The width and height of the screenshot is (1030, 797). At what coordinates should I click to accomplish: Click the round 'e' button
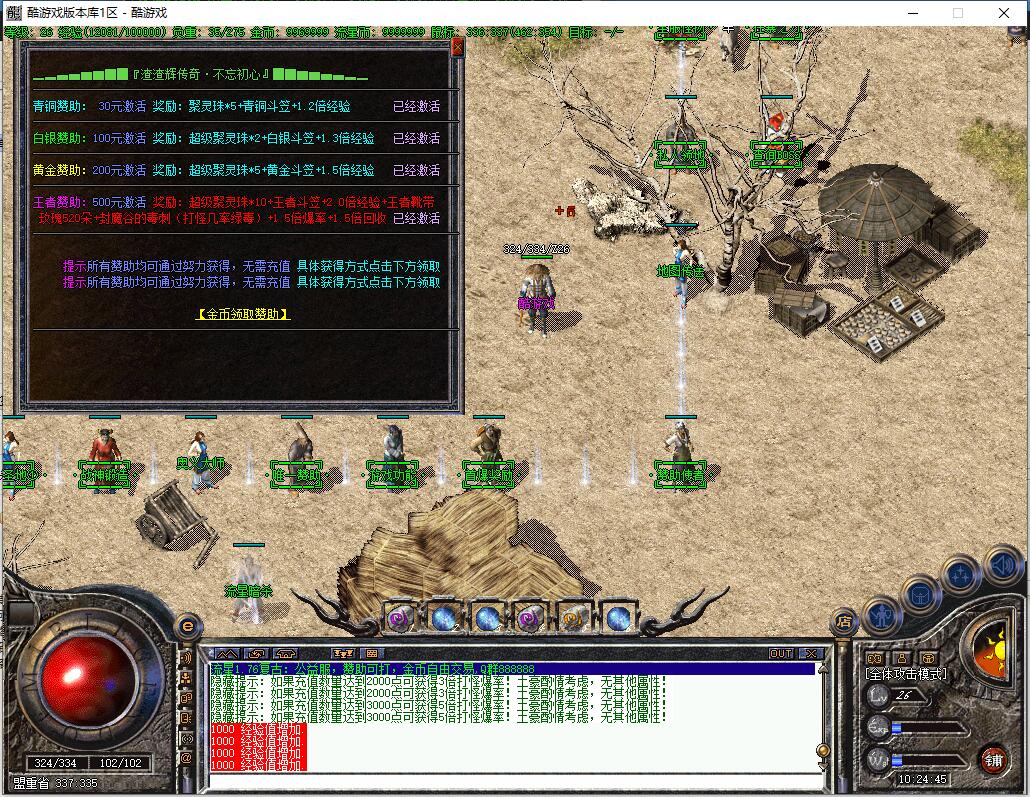coord(185,626)
